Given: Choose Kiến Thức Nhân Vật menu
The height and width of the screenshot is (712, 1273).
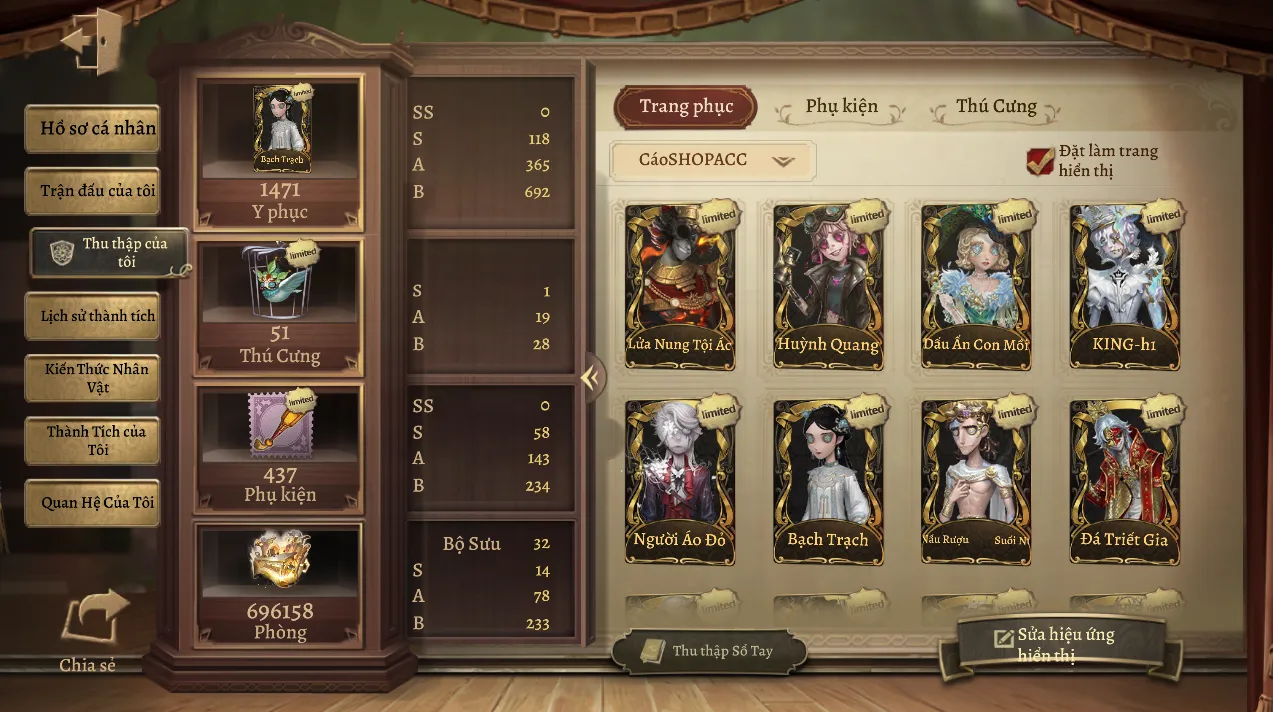Looking at the screenshot, I should [x=93, y=378].
